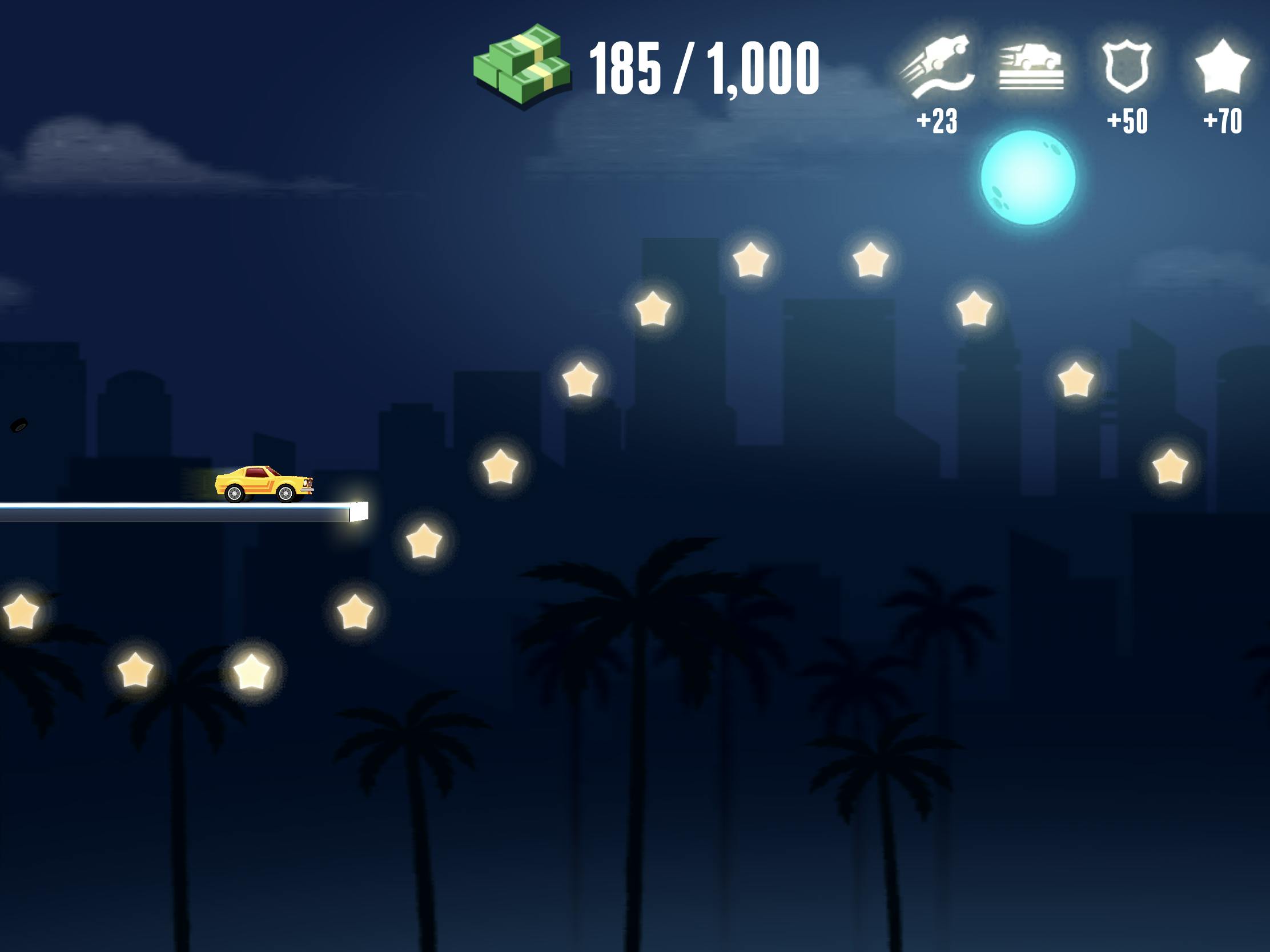This screenshot has height=952, width=1270.
Task: Click the green cash stack icon
Action: tap(523, 65)
